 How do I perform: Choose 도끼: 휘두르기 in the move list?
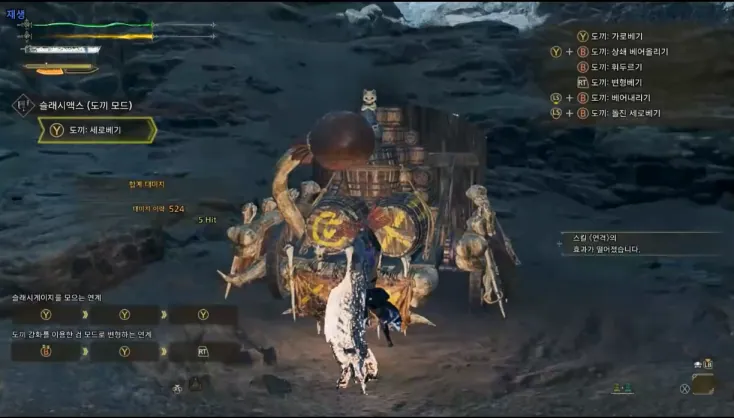(615, 67)
